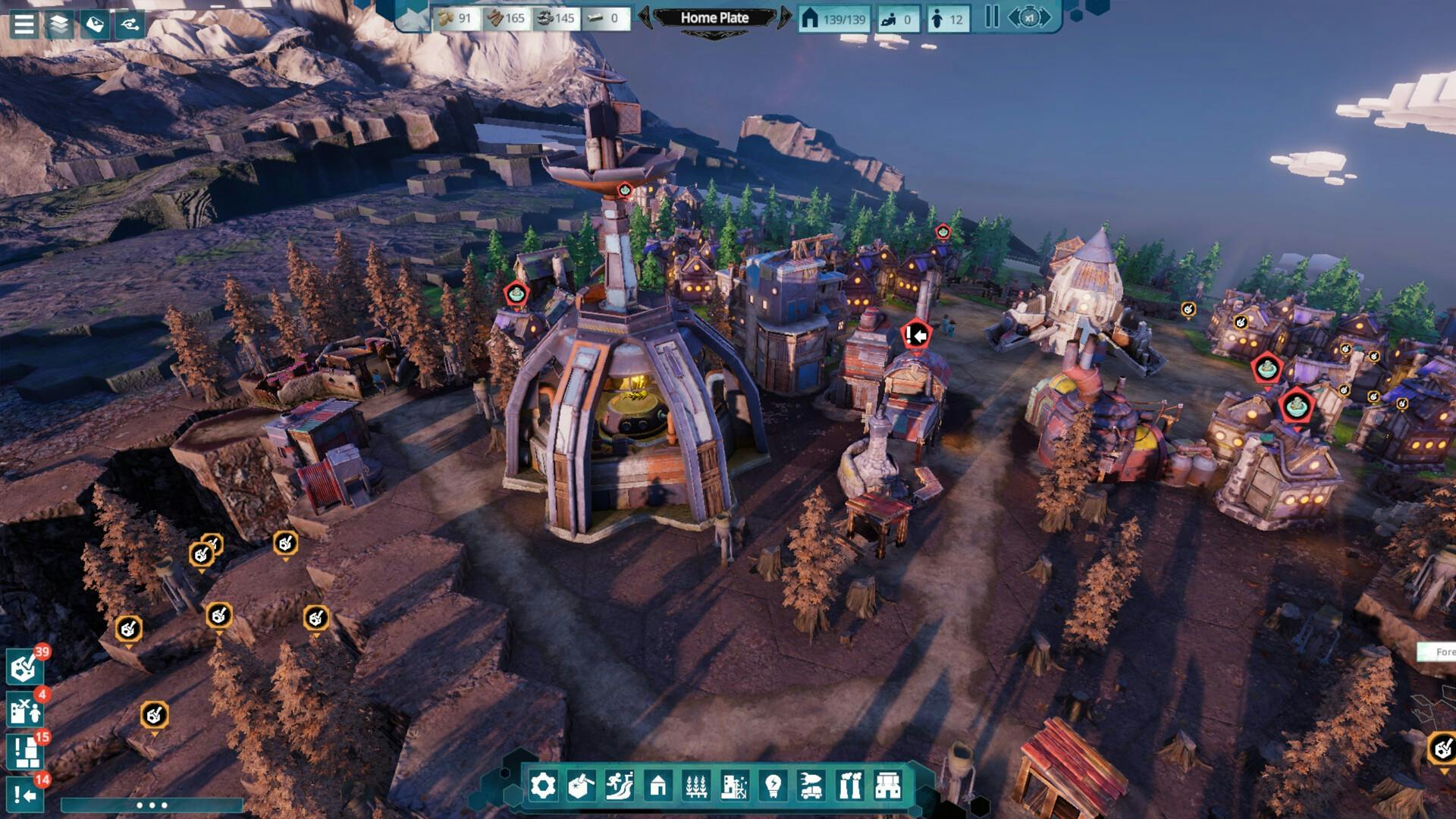Pause the game

pos(991,17)
